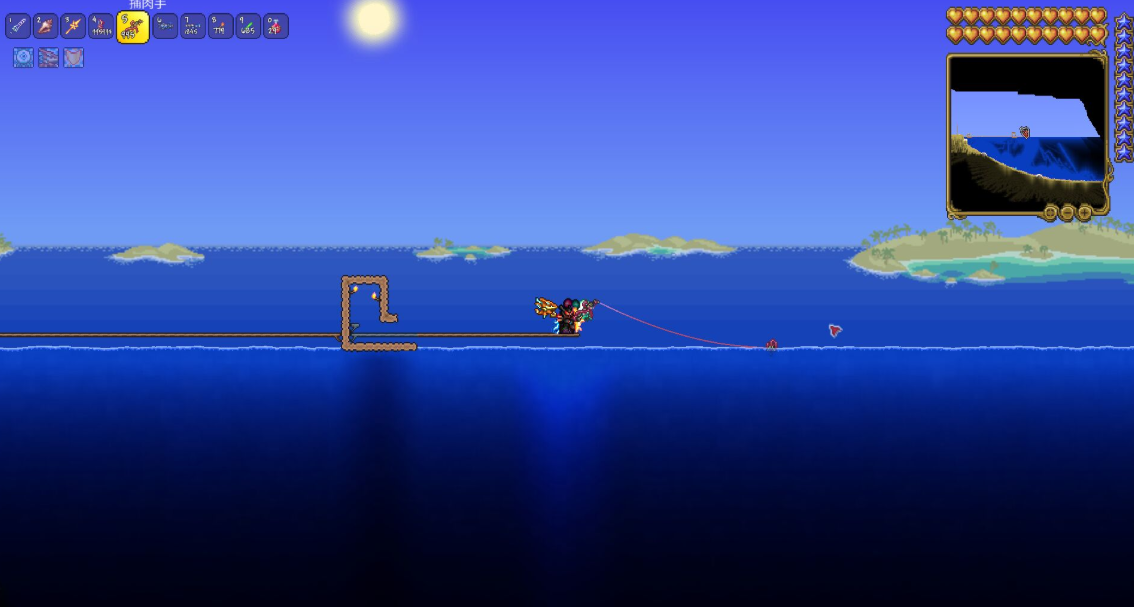The width and height of the screenshot is (1134, 607).
Task: Select the red potion in hotbar slot 0
Action: click(x=276, y=26)
